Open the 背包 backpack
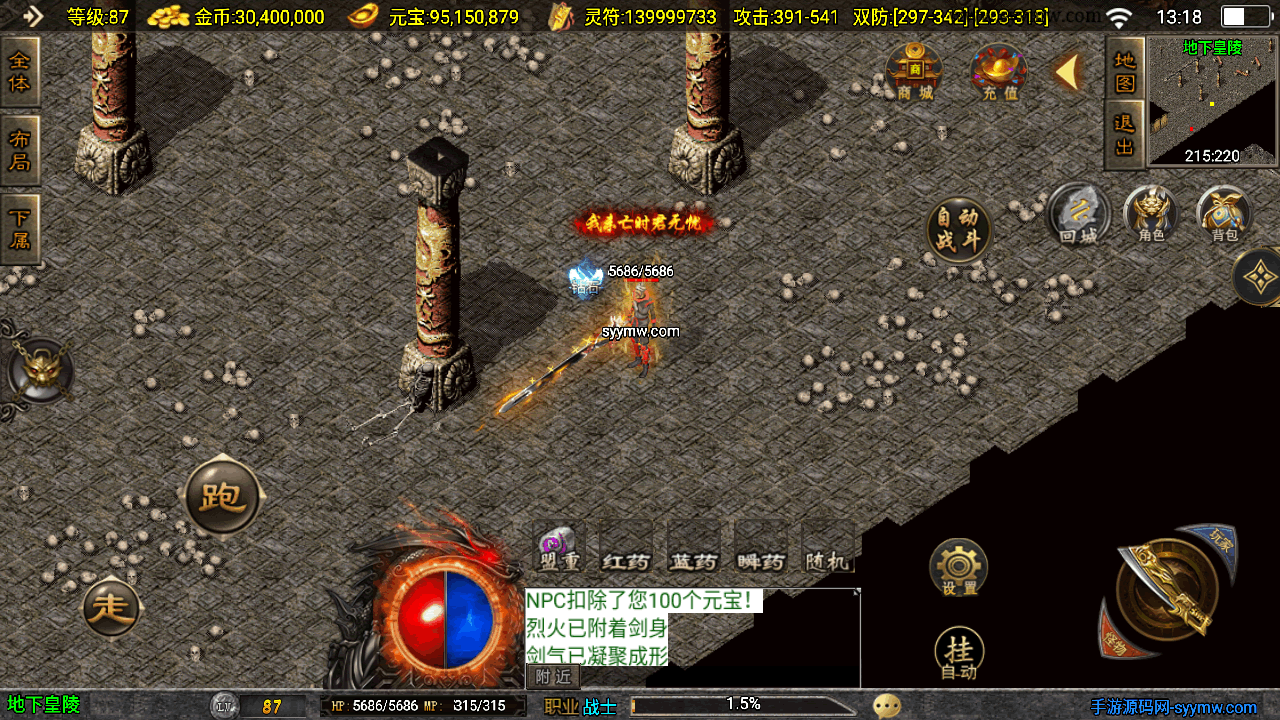Viewport: 1280px width, 720px height. 1224,214
